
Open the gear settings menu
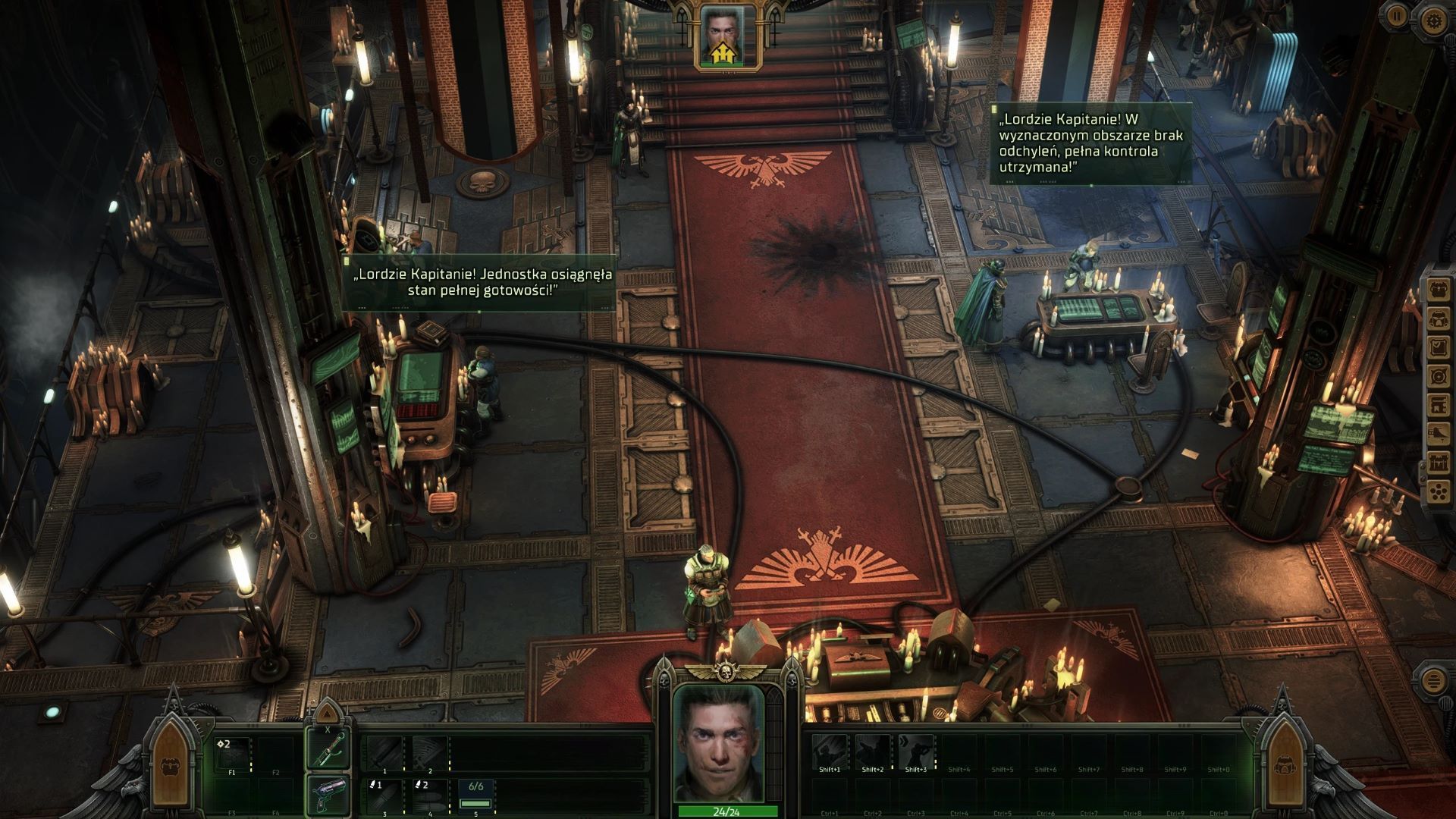tap(1432, 21)
